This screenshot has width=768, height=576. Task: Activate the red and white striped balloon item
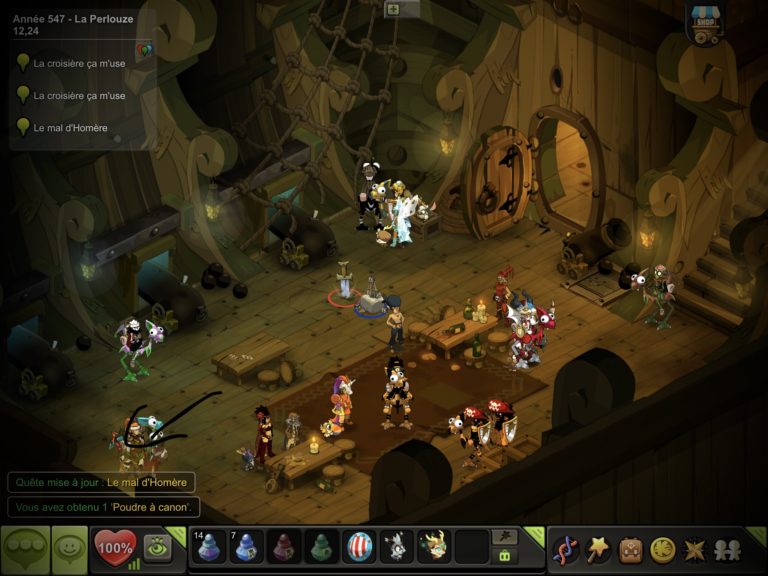(x=359, y=547)
